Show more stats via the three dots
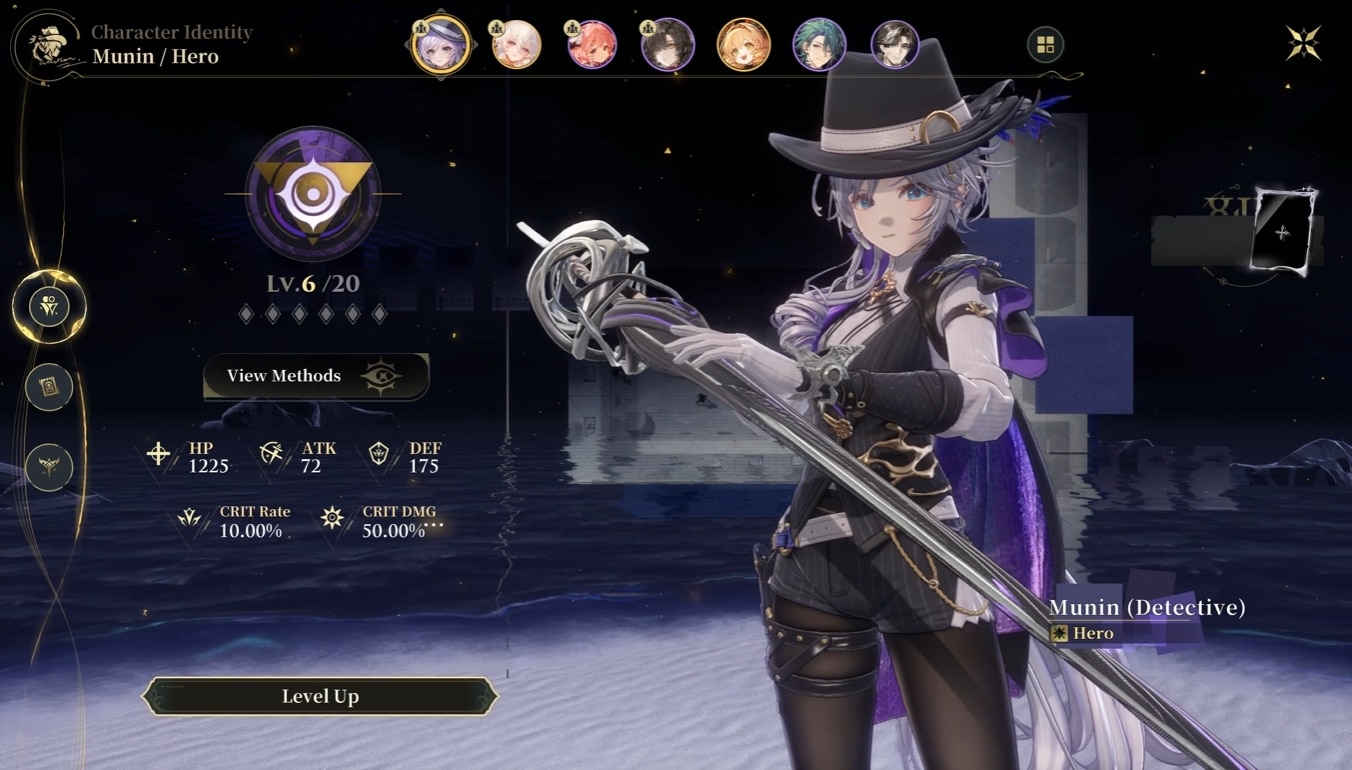Image resolution: width=1352 pixels, height=770 pixels. (434, 524)
